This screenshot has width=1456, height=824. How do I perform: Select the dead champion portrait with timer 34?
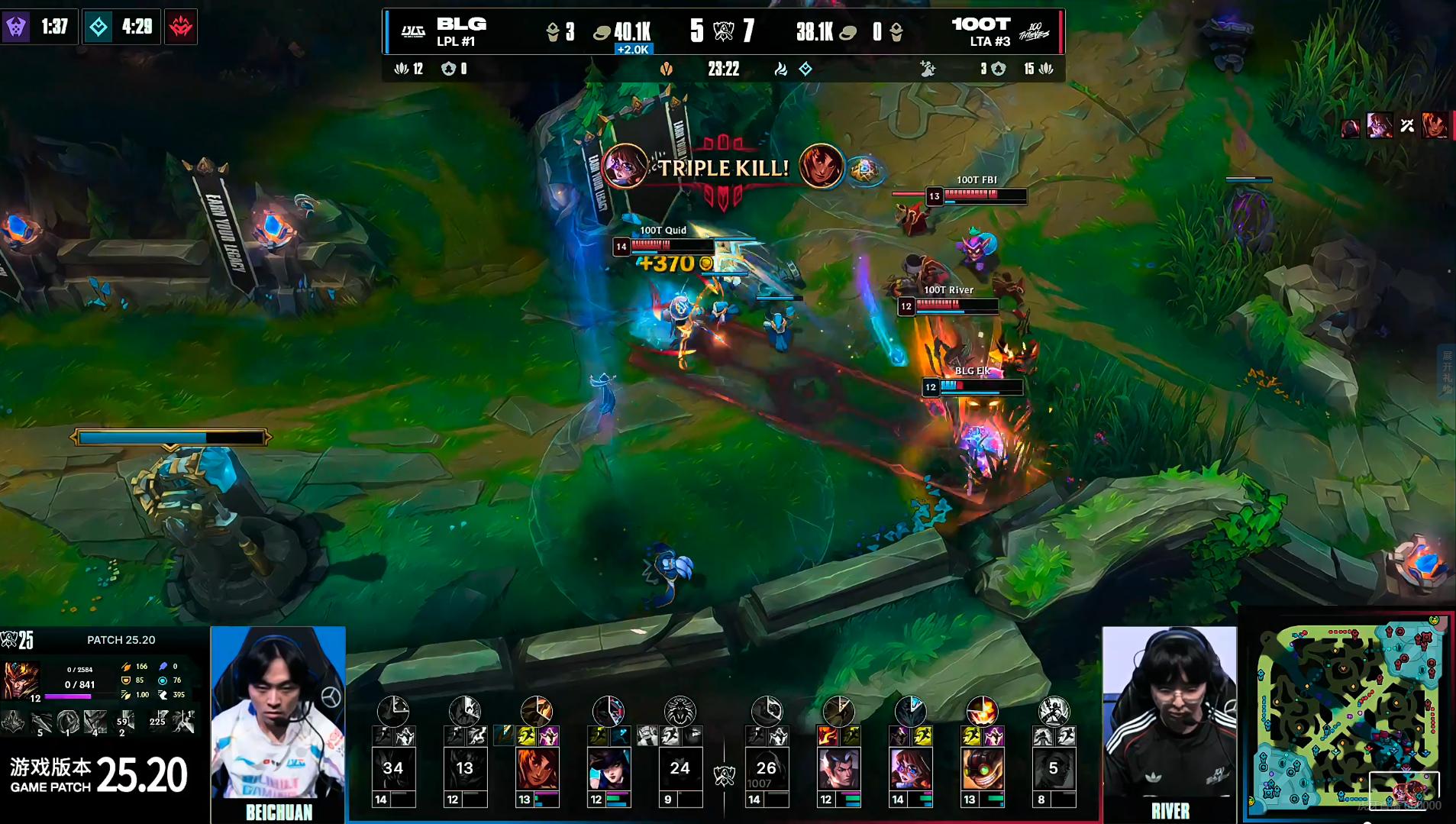(393, 768)
